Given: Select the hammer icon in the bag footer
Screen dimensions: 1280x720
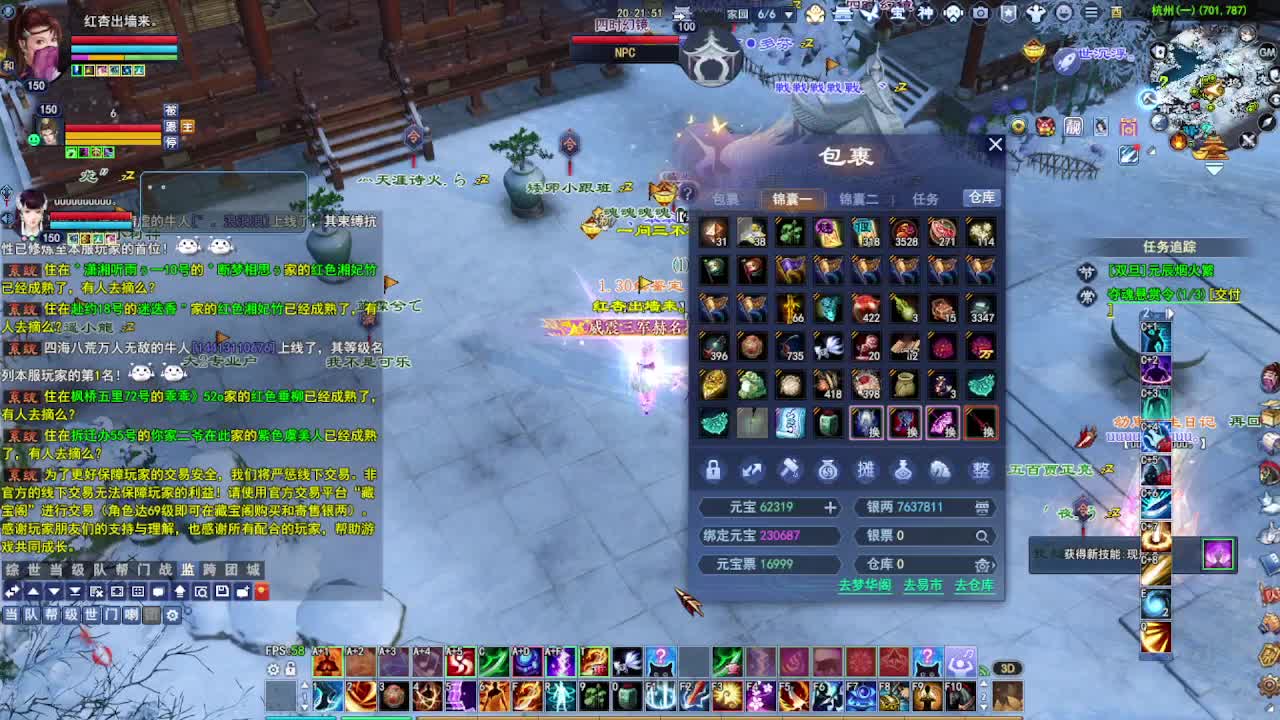Looking at the screenshot, I should click(791, 470).
